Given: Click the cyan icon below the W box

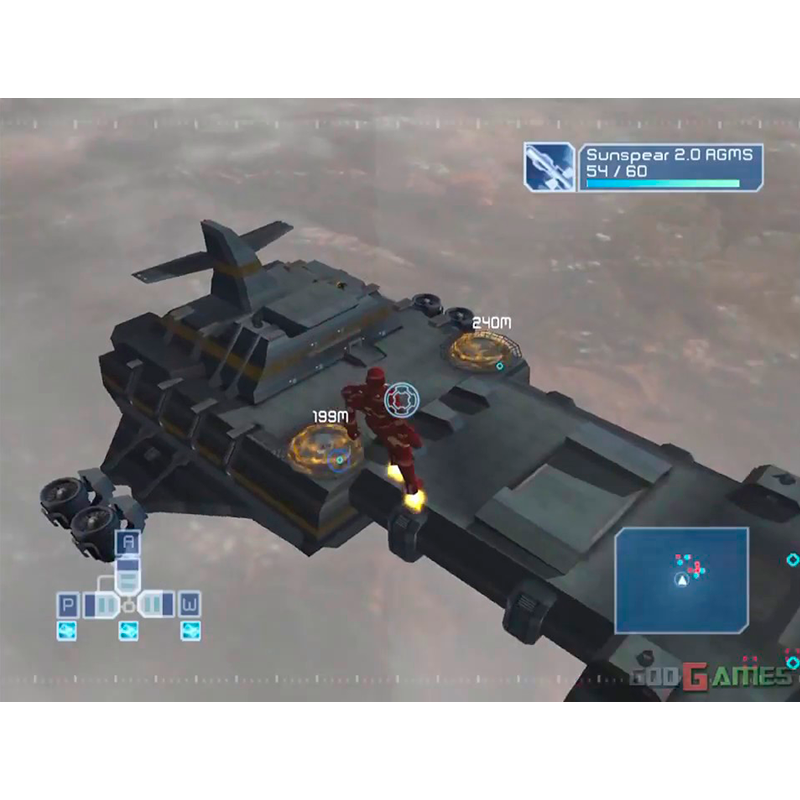Looking at the screenshot, I should 189,630.
